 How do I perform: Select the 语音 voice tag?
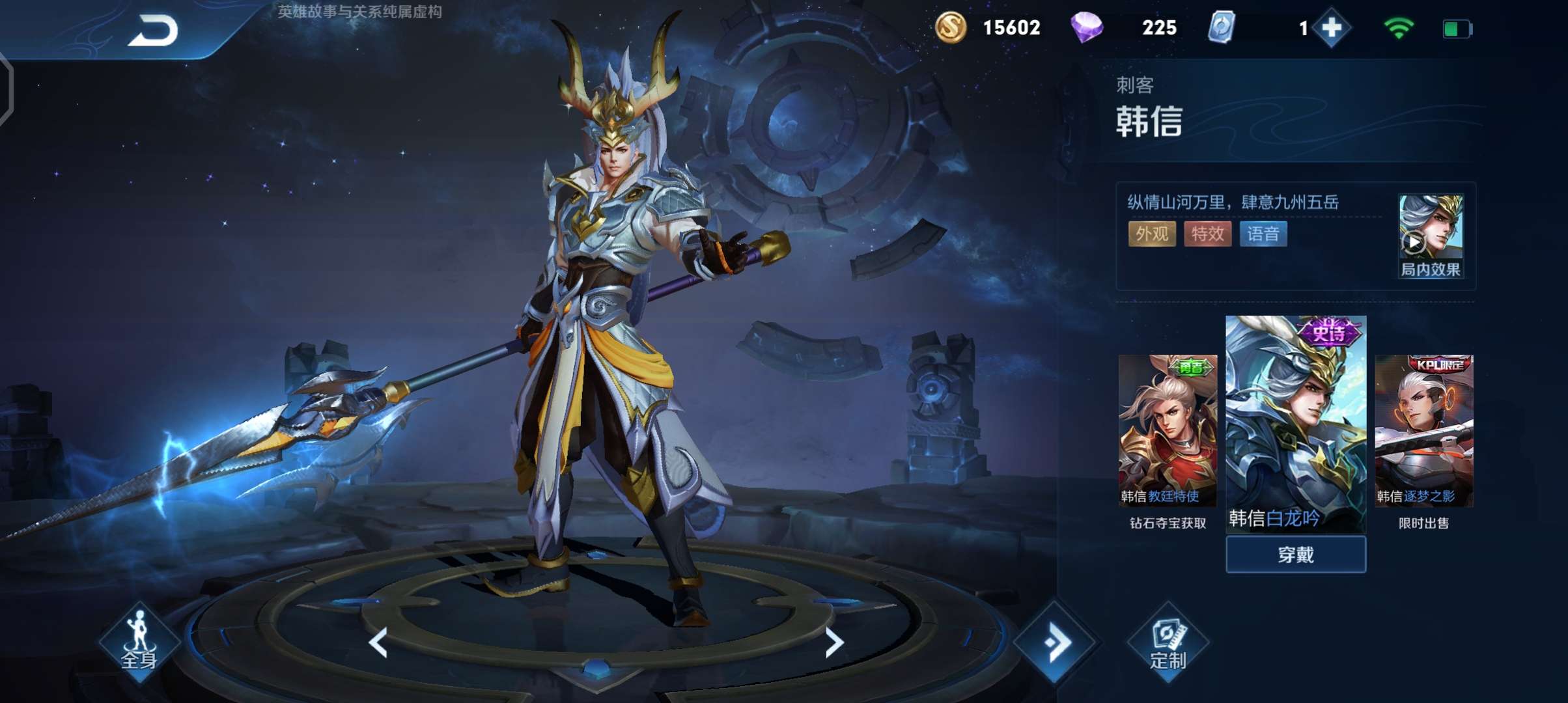(x=1263, y=234)
